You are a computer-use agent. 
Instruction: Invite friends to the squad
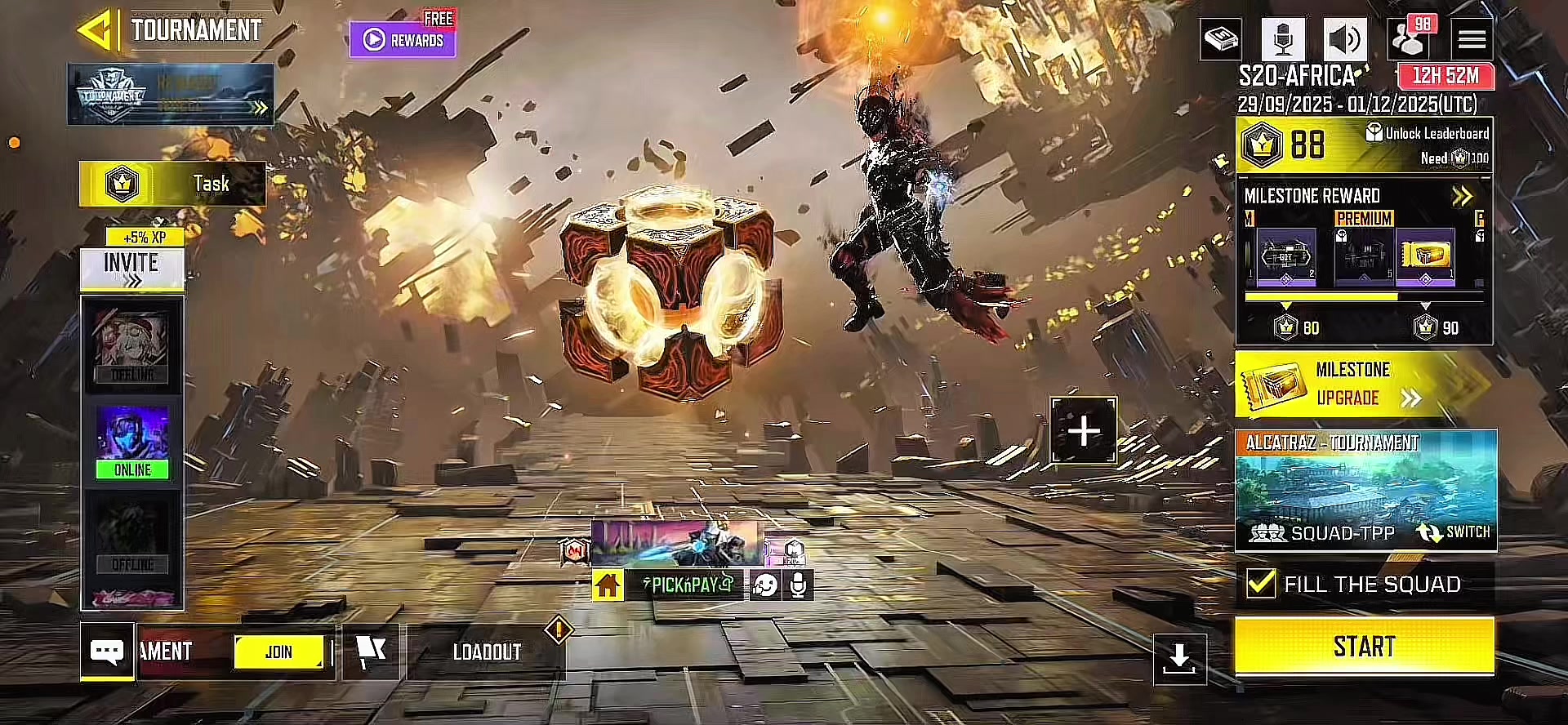[131, 268]
